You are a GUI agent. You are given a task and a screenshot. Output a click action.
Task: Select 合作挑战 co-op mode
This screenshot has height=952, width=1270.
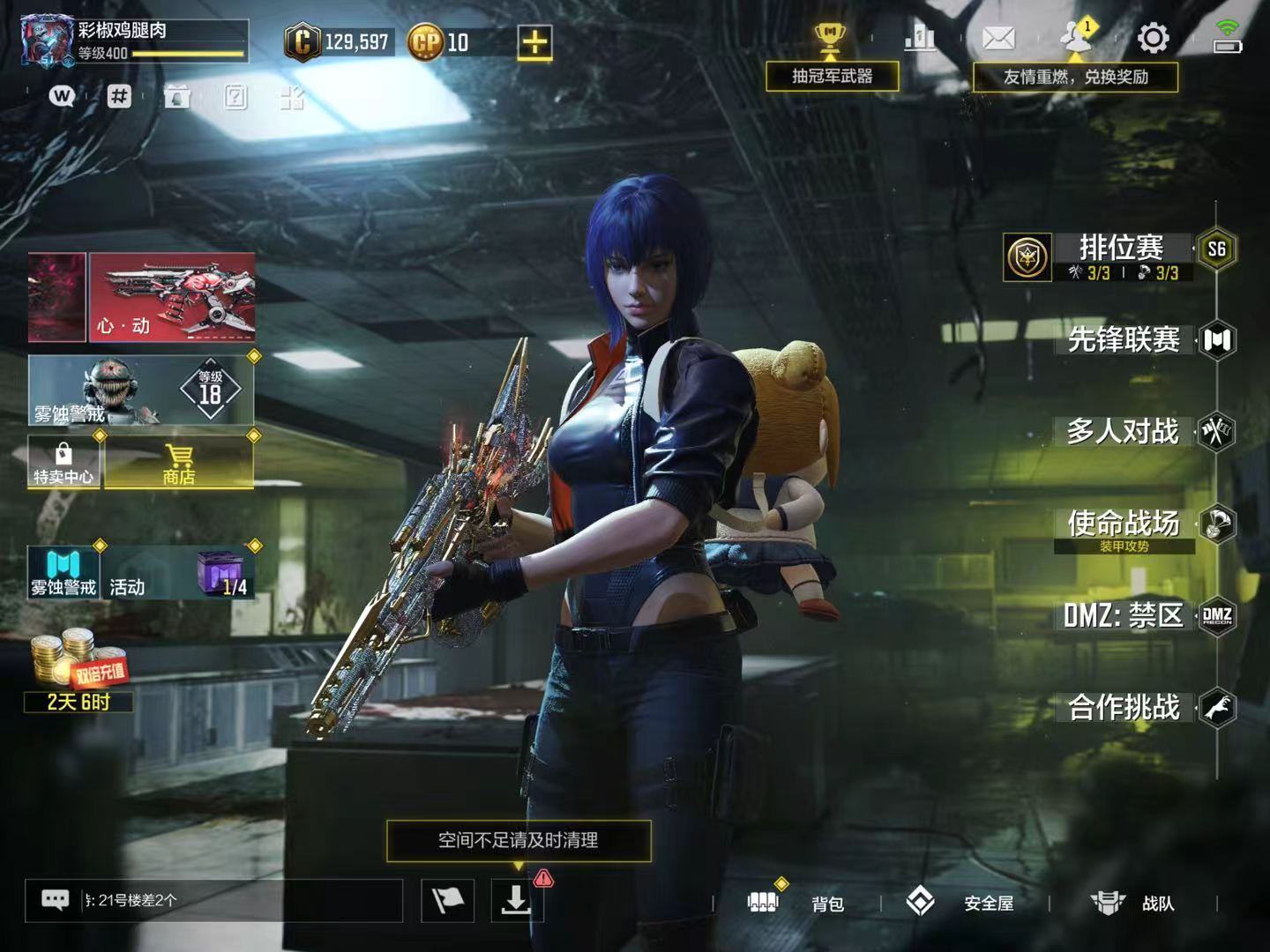pyautogui.click(x=1124, y=708)
